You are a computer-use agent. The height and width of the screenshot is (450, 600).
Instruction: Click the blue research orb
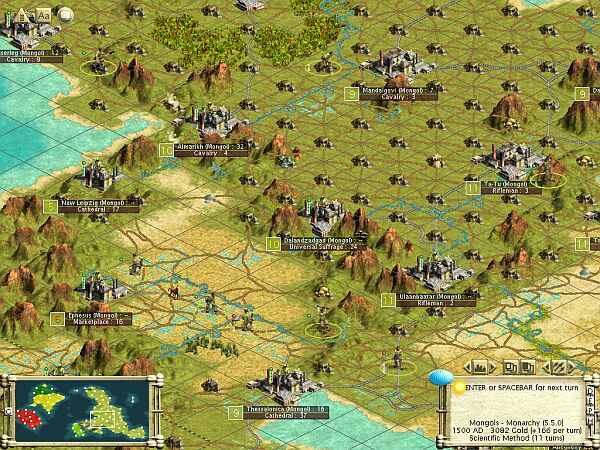tap(441, 379)
